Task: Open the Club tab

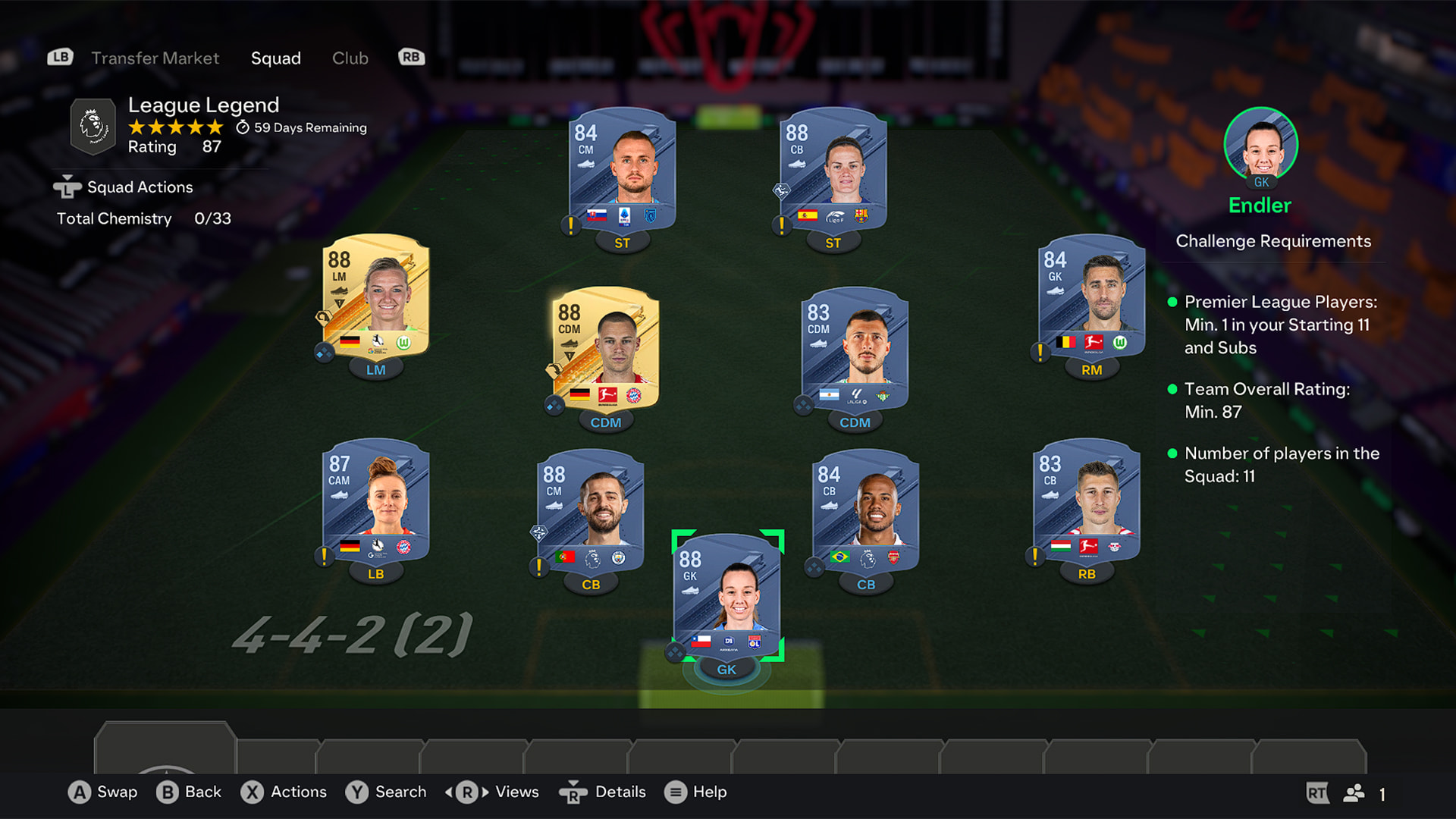Action: 350,58
